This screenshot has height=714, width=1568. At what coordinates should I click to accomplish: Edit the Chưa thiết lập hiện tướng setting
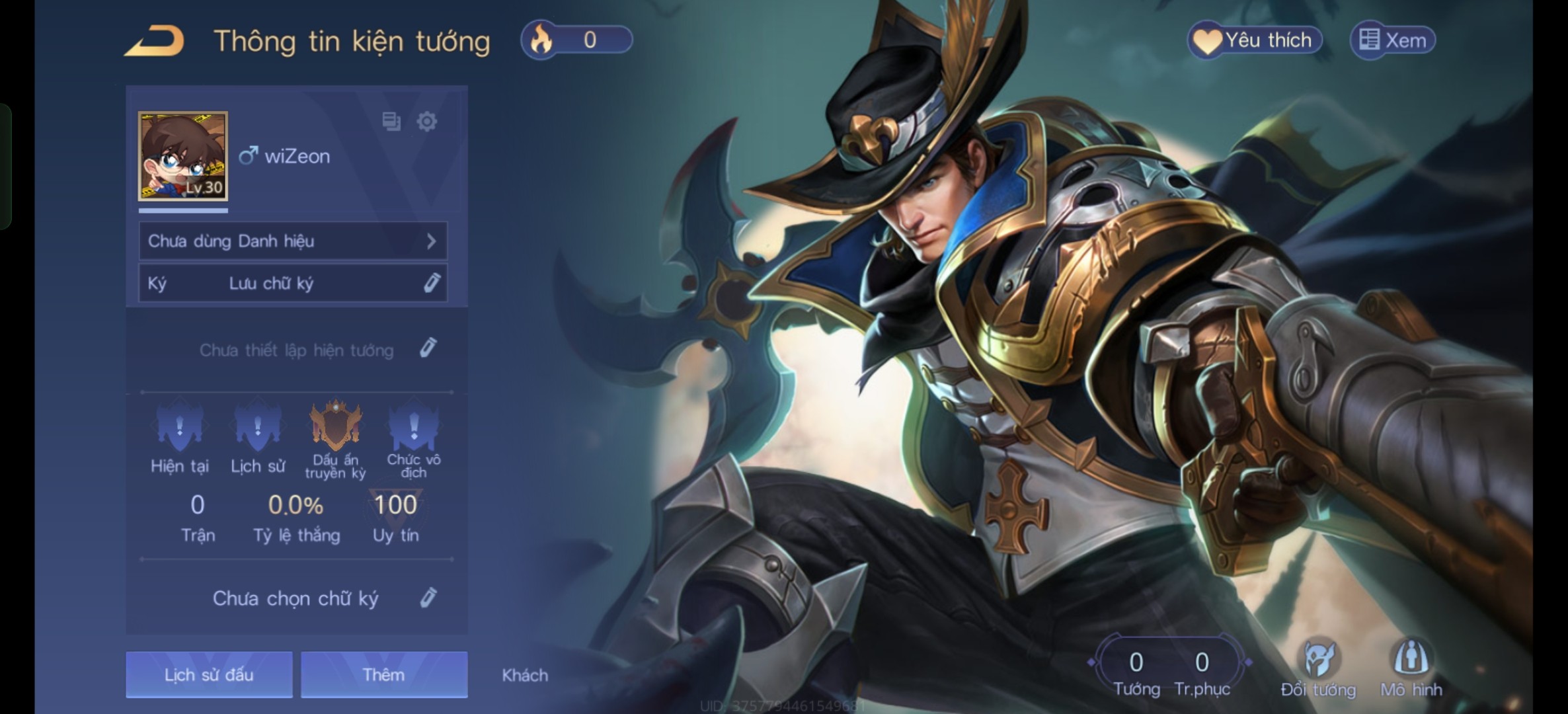click(x=428, y=348)
